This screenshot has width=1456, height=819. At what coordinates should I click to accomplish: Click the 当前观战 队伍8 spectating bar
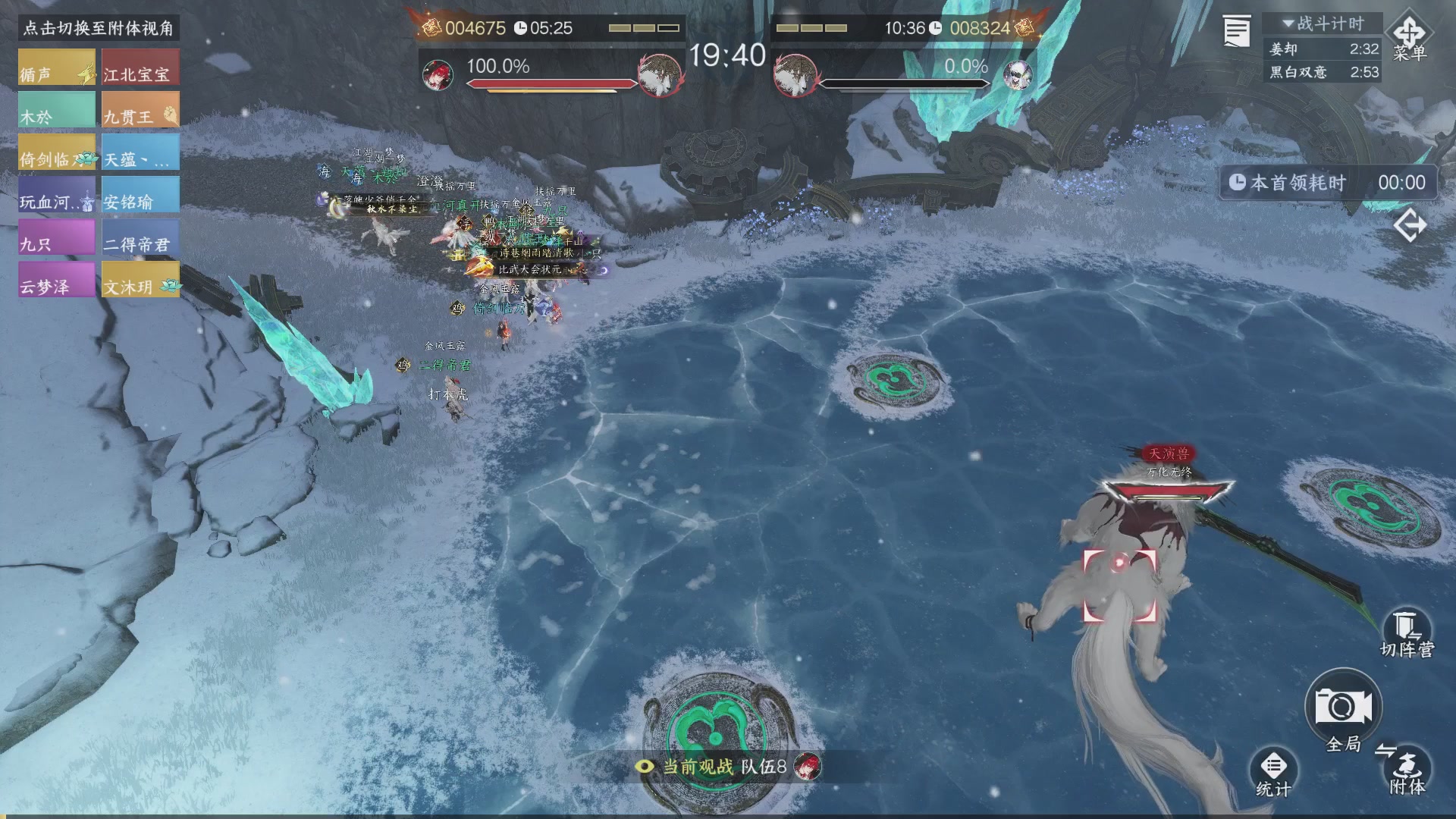726,767
